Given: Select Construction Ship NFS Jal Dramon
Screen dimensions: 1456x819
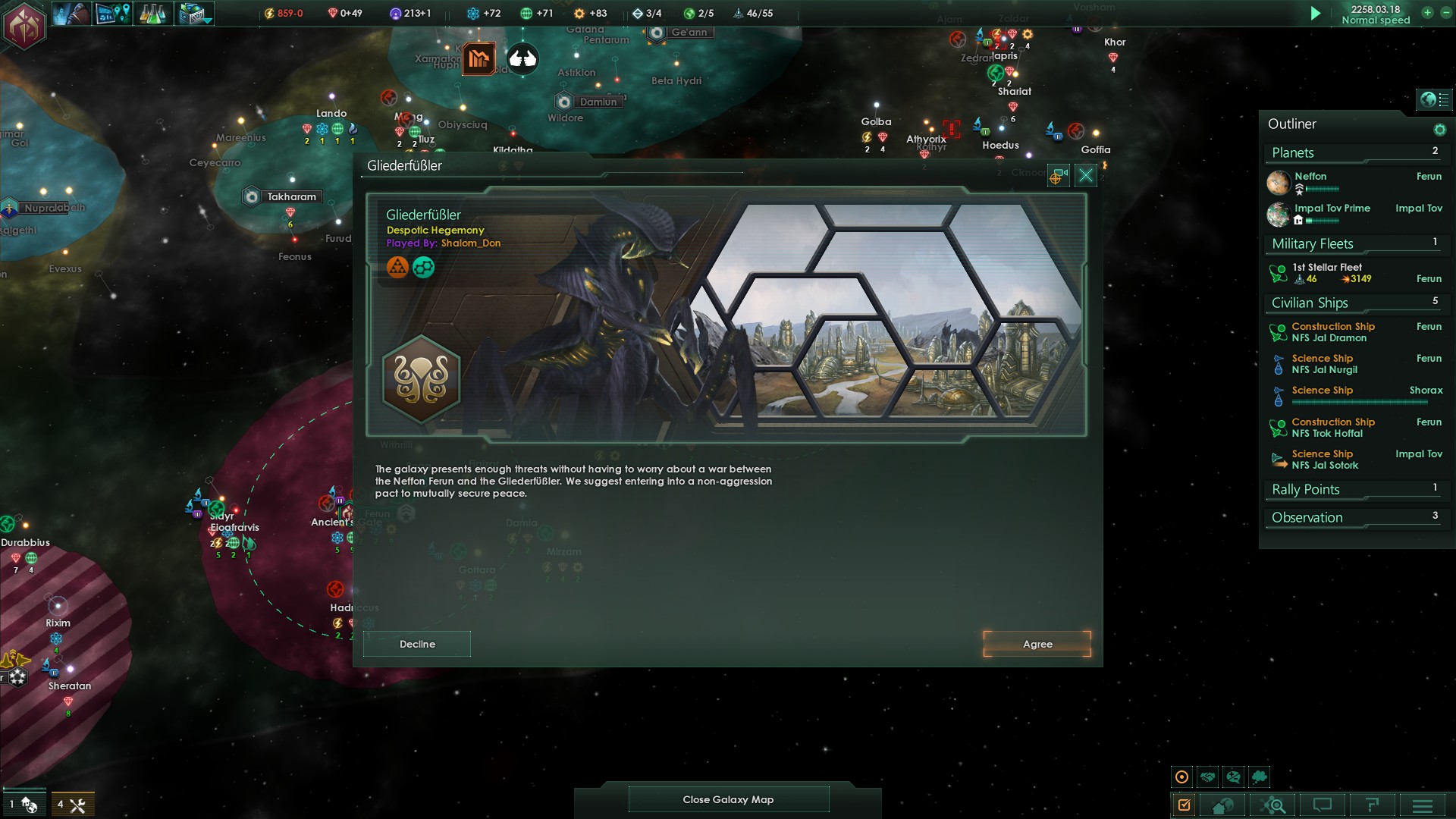Looking at the screenshot, I should pos(1332,332).
